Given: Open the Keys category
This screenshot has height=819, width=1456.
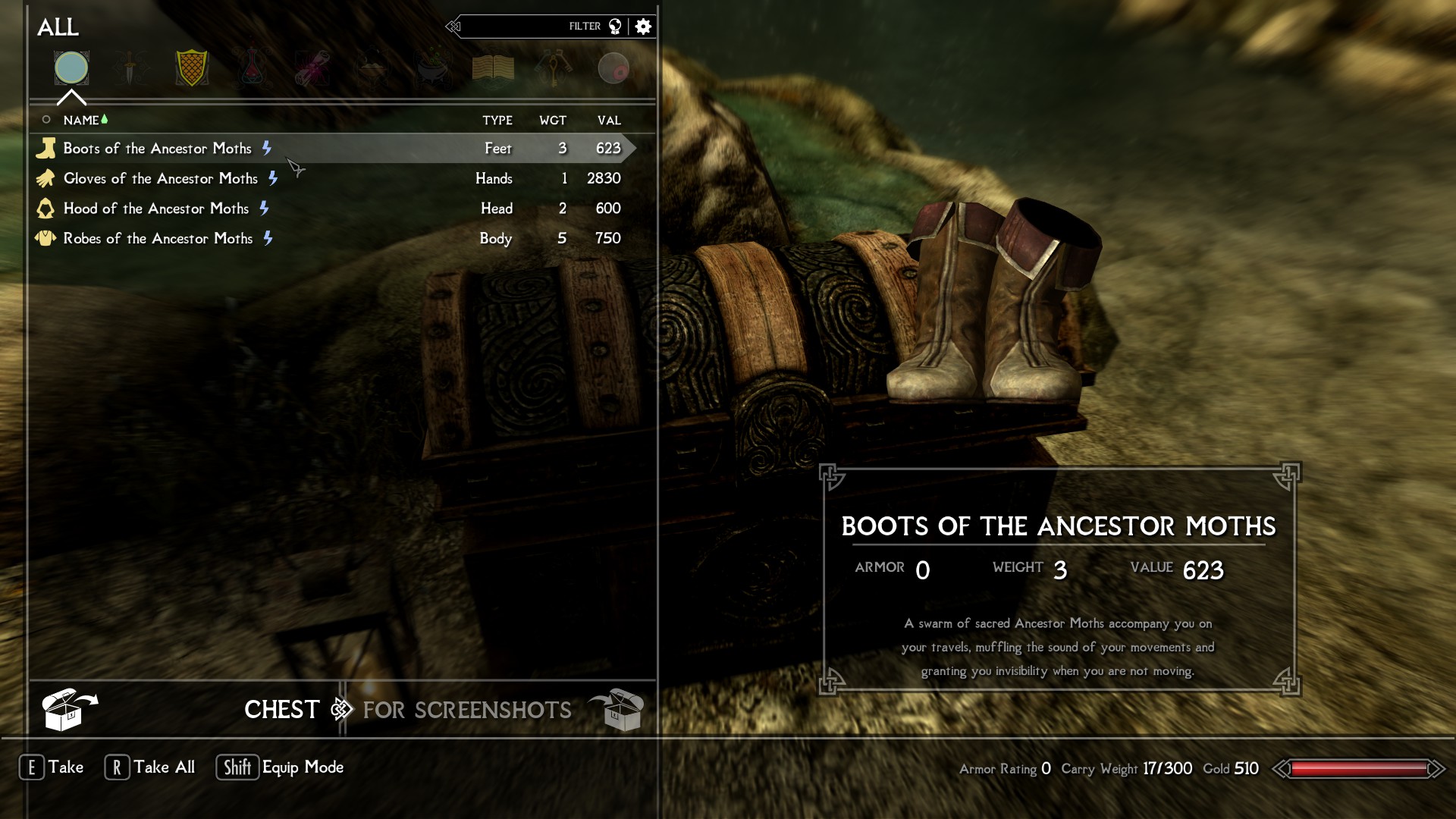Looking at the screenshot, I should point(554,68).
